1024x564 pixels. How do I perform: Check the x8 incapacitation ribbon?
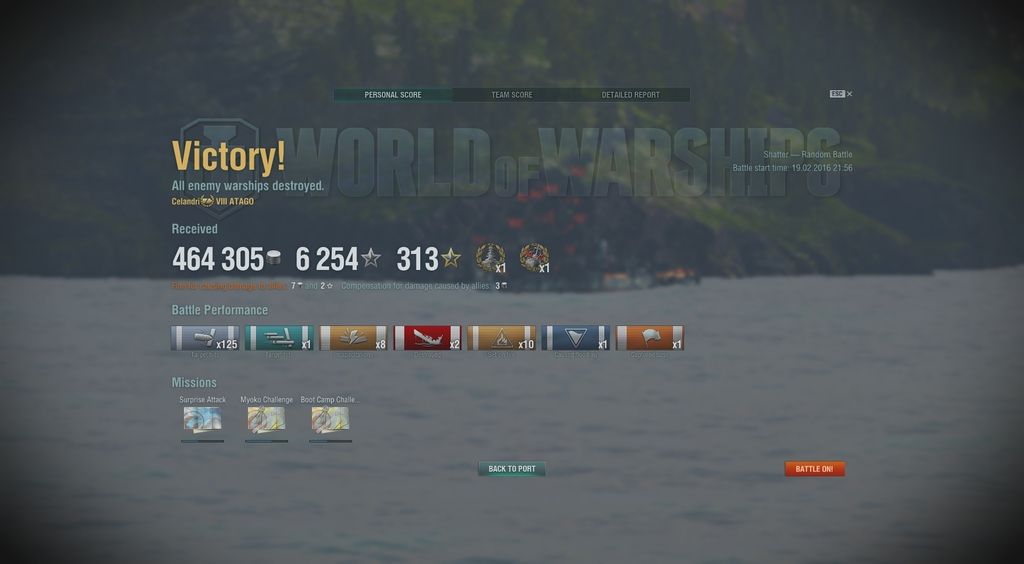pyautogui.click(x=353, y=338)
